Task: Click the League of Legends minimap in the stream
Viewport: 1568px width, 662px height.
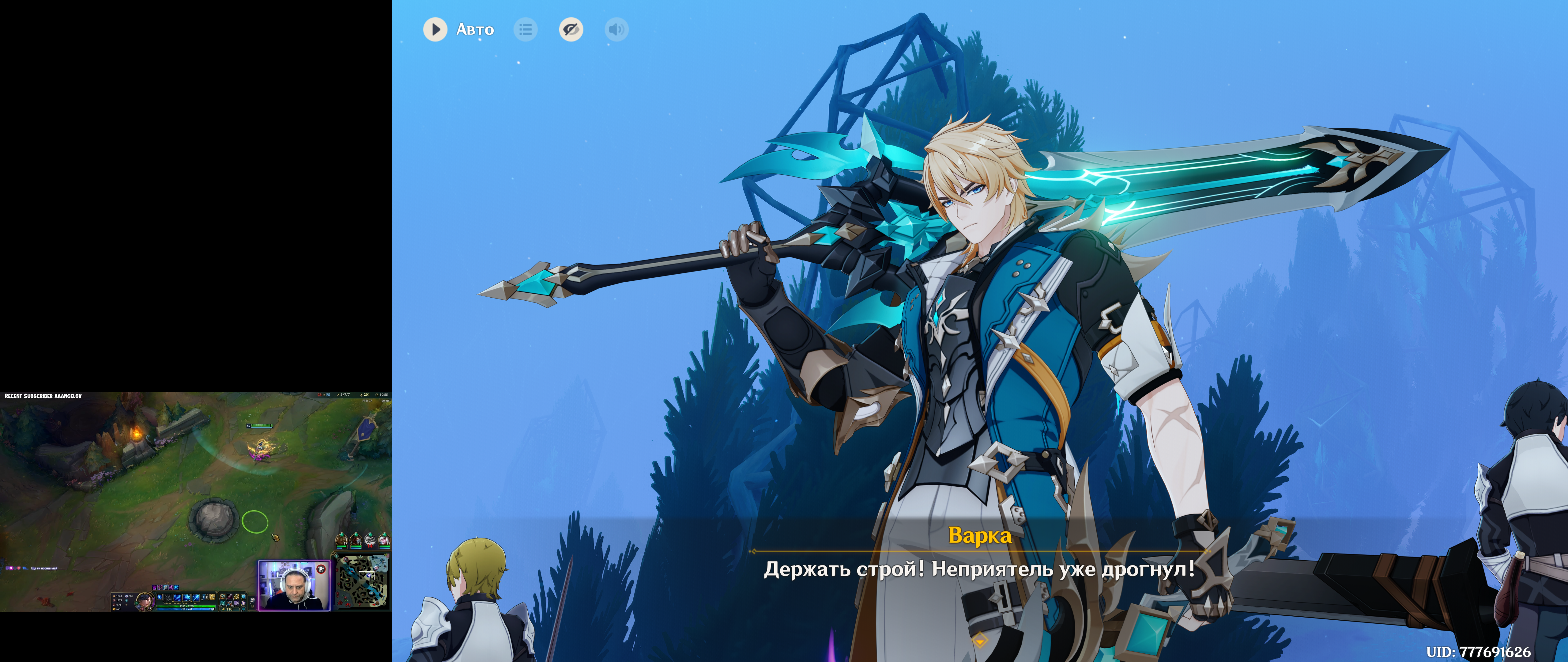Action: click(x=364, y=582)
